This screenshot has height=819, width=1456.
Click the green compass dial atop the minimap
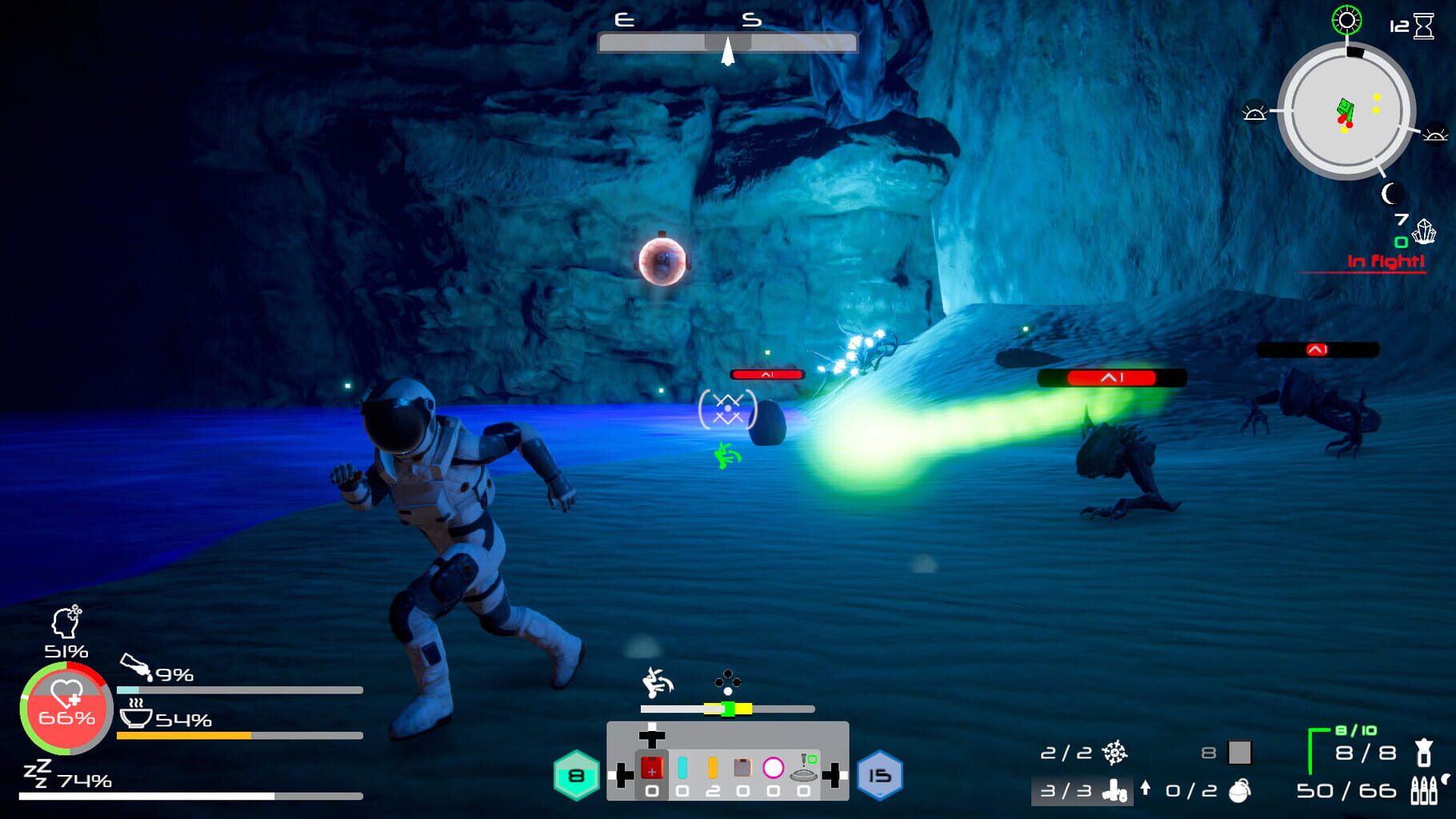pos(1346,21)
